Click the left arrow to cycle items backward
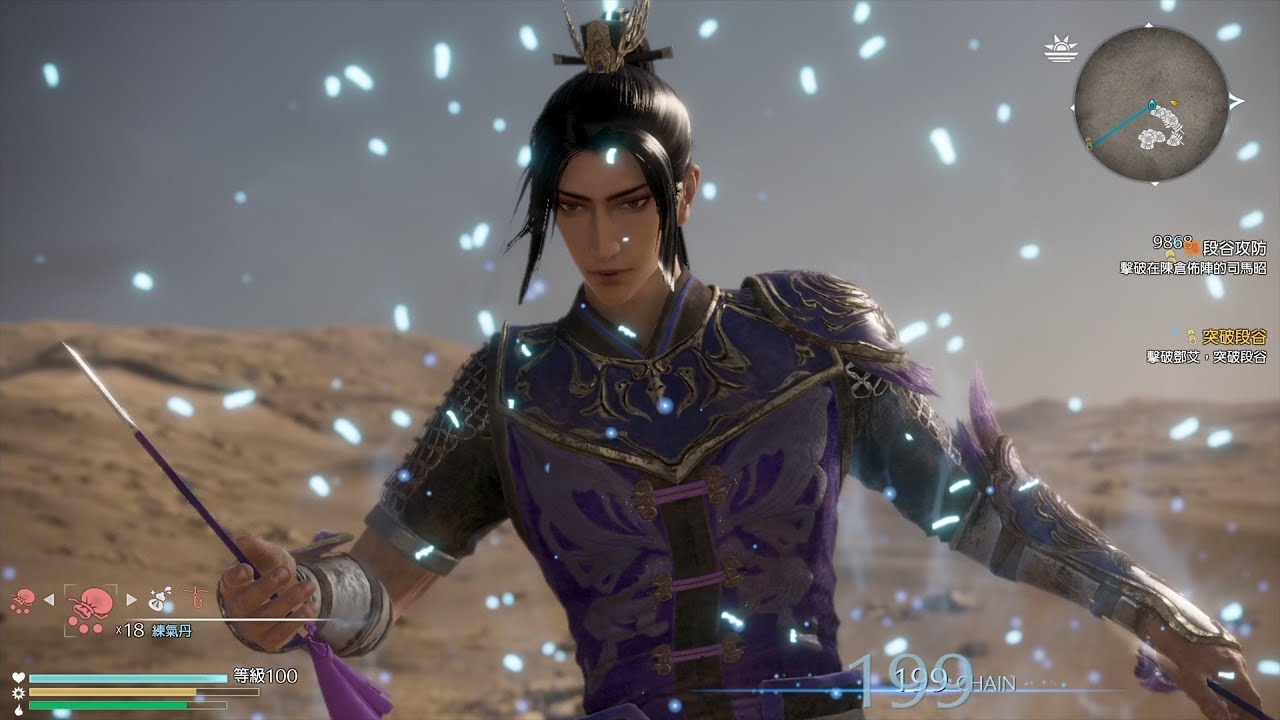This screenshot has width=1280, height=720. (48, 599)
